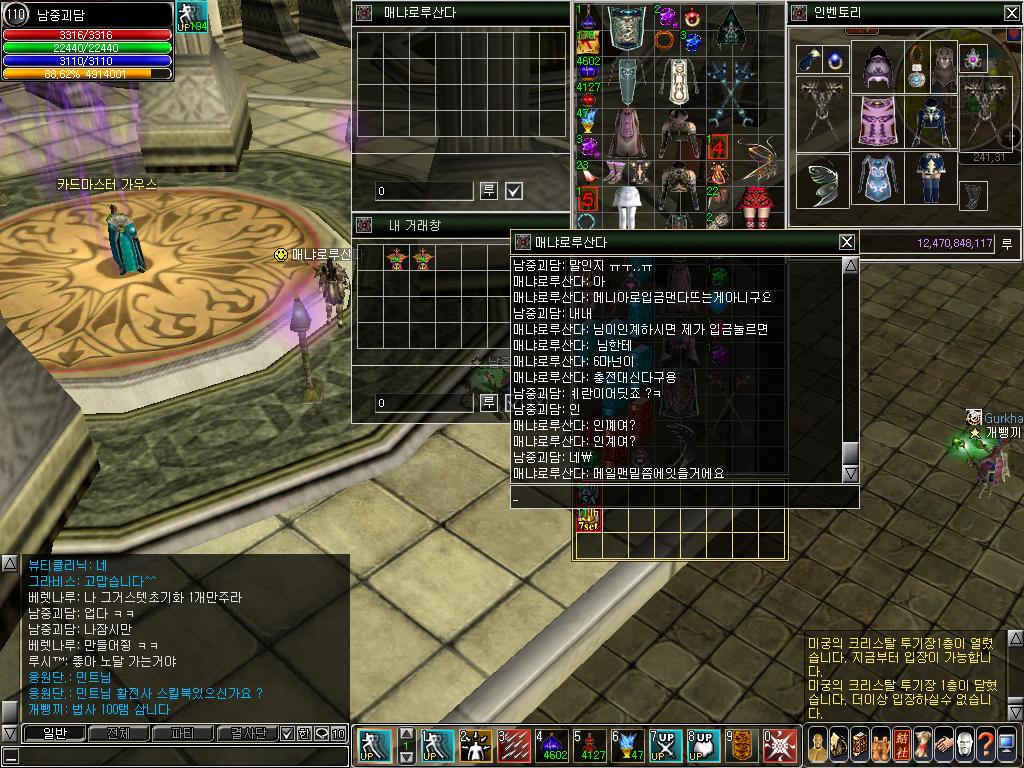Close the 매냐로루산다 whisper chat window

tap(846, 242)
